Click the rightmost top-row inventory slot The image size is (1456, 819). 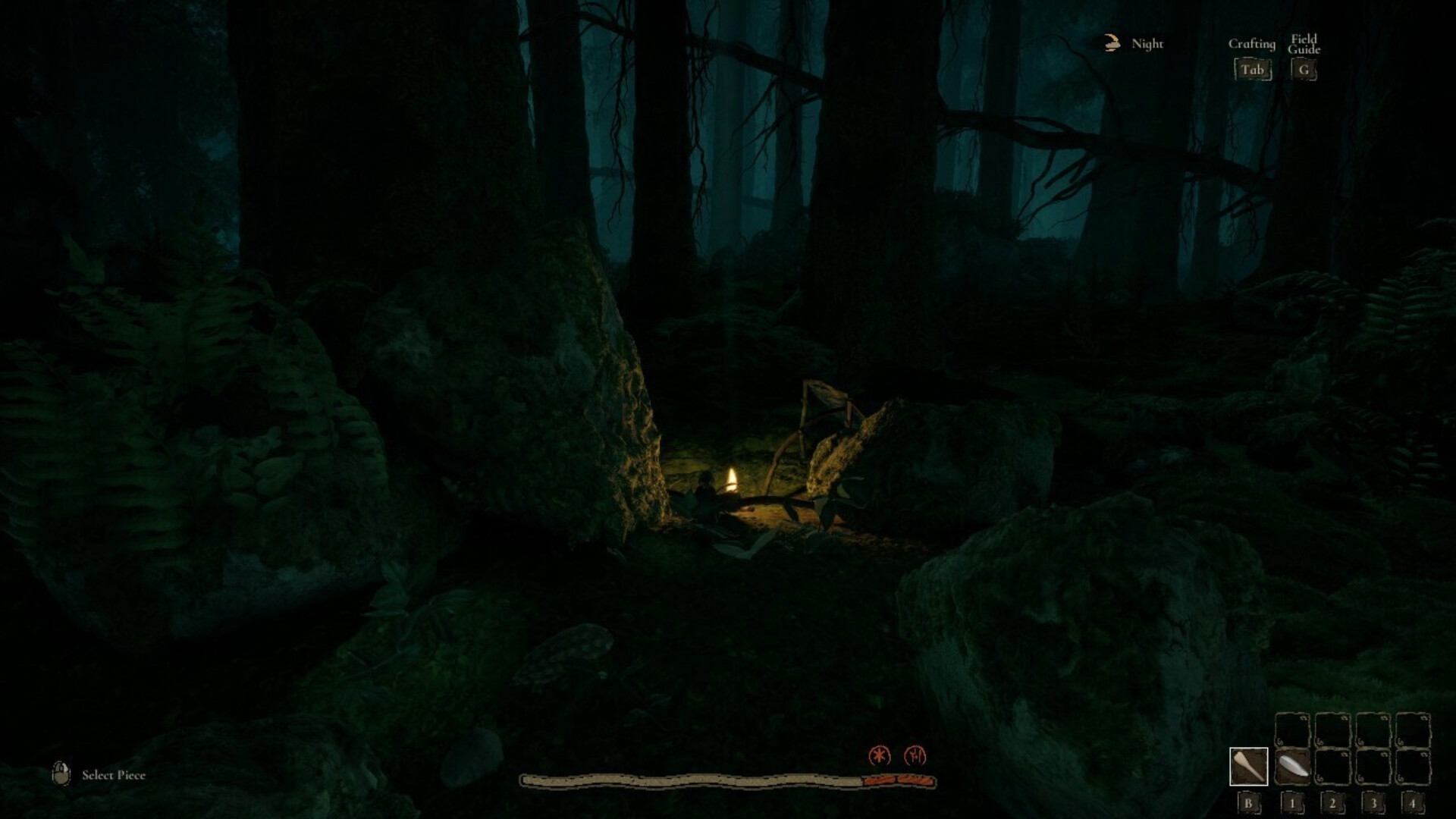point(1414,730)
